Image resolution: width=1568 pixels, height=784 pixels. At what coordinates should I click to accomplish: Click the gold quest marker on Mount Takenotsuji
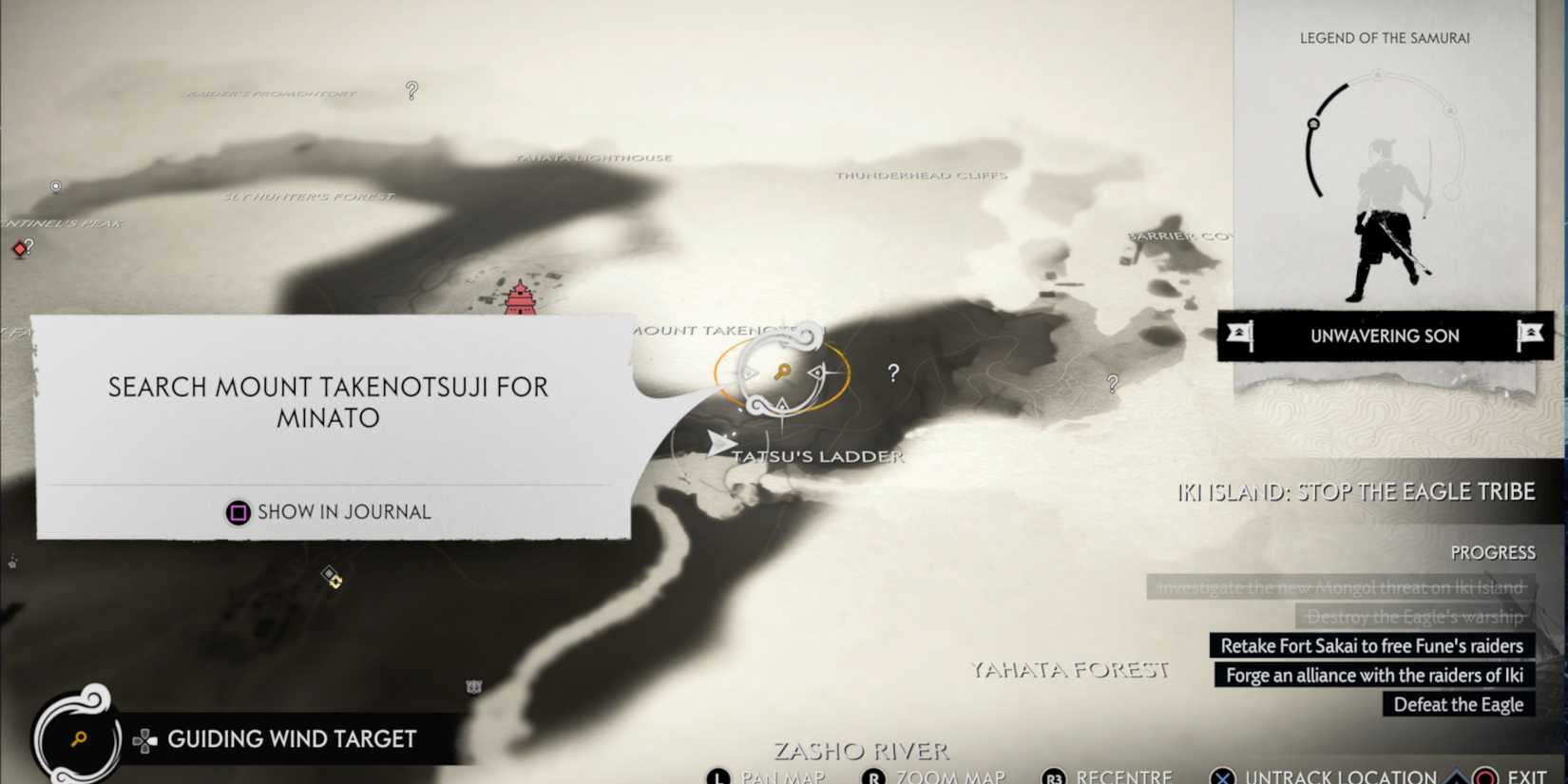tap(781, 373)
